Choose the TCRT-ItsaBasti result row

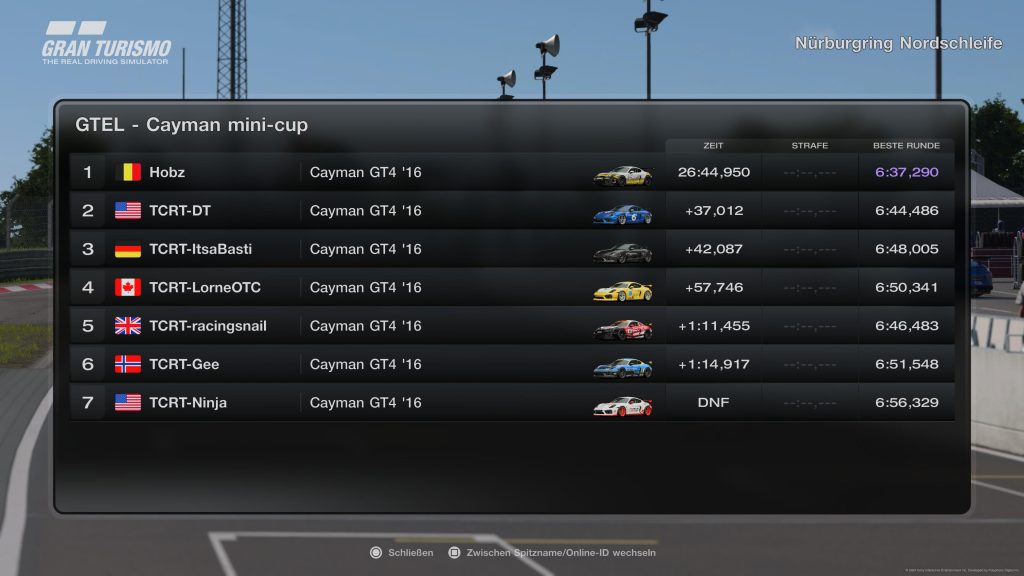(510, 249)
